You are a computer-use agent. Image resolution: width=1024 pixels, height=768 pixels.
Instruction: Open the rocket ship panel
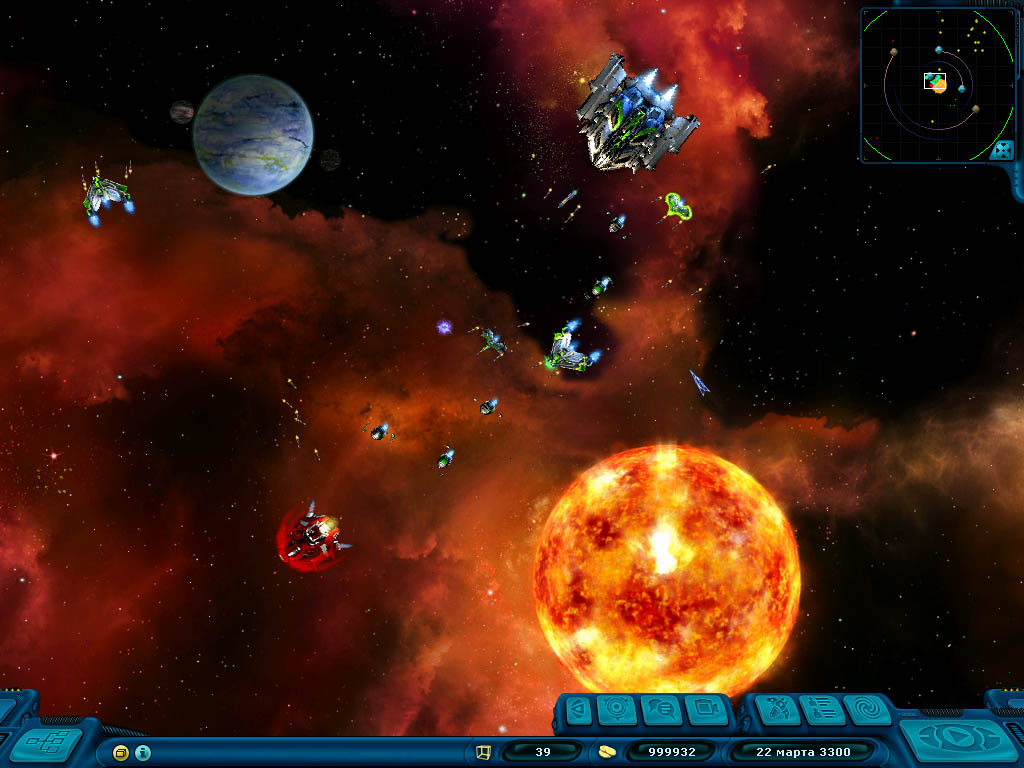coord(777,710)
